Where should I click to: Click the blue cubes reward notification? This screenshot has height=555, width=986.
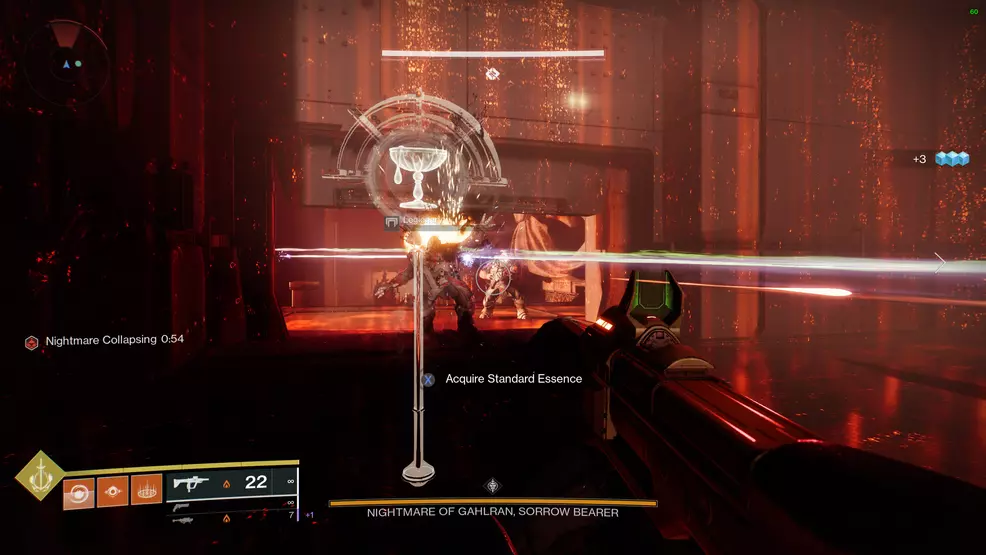pos(948,159)
